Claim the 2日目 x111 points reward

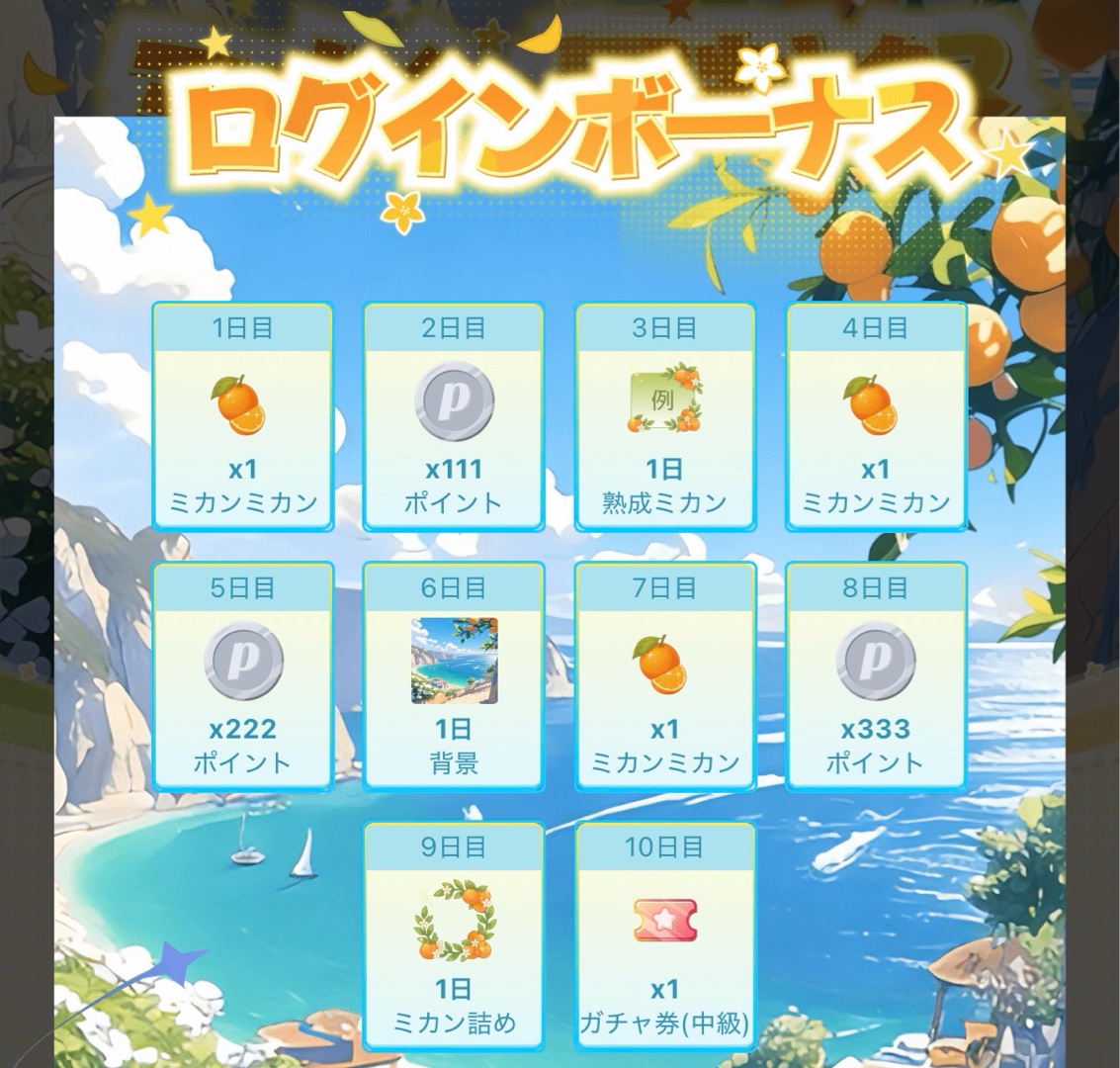point(454,416)
